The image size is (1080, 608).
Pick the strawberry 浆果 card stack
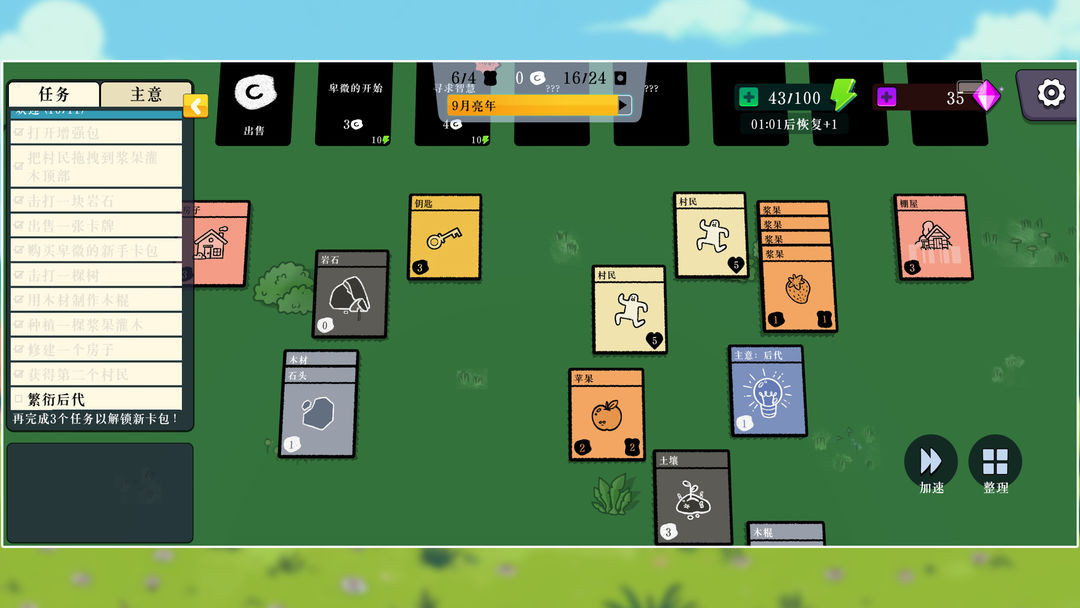coord(797,290)
